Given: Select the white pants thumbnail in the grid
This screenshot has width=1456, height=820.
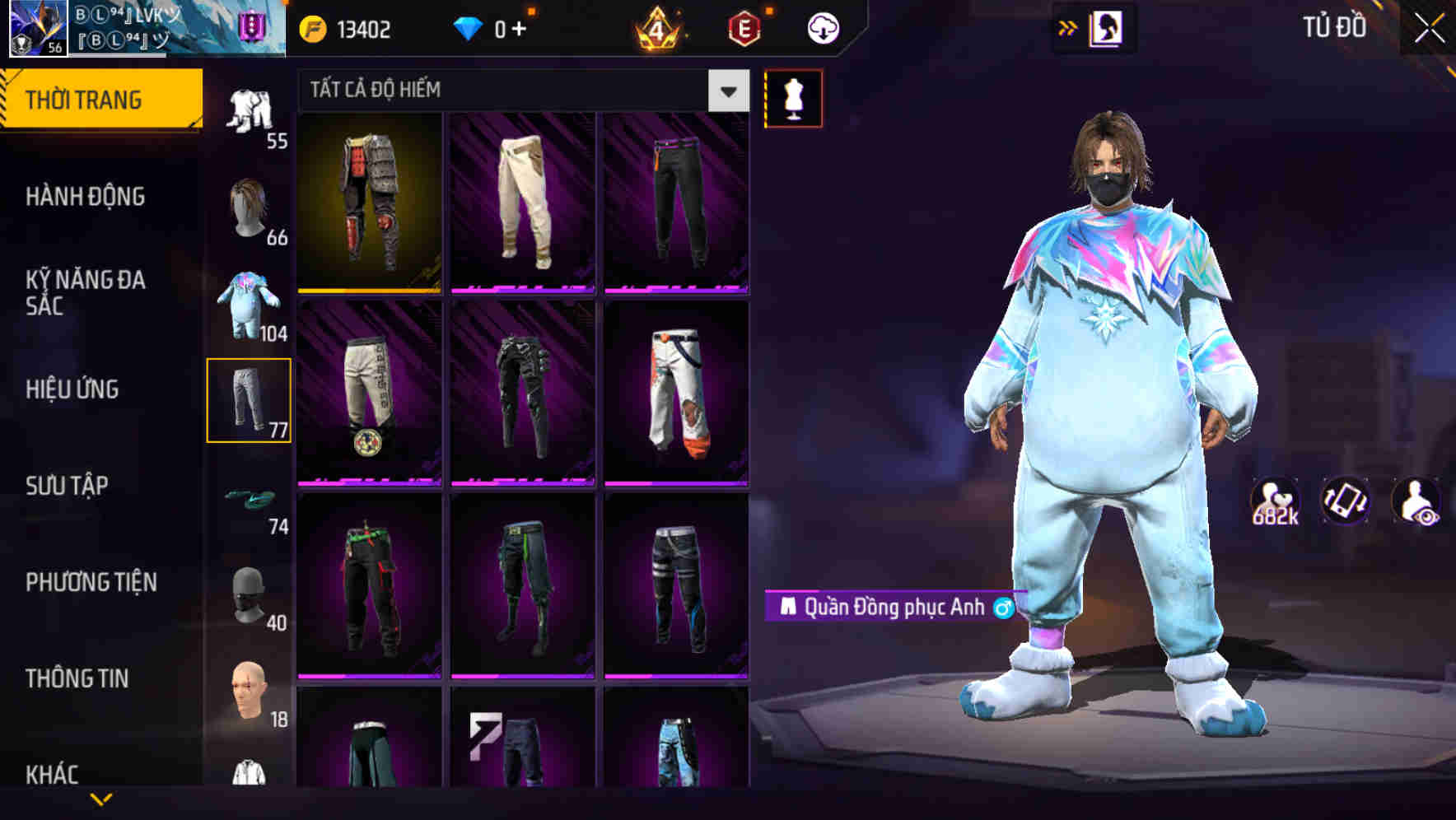Looking at the screenshot, I should click(522, 204).
